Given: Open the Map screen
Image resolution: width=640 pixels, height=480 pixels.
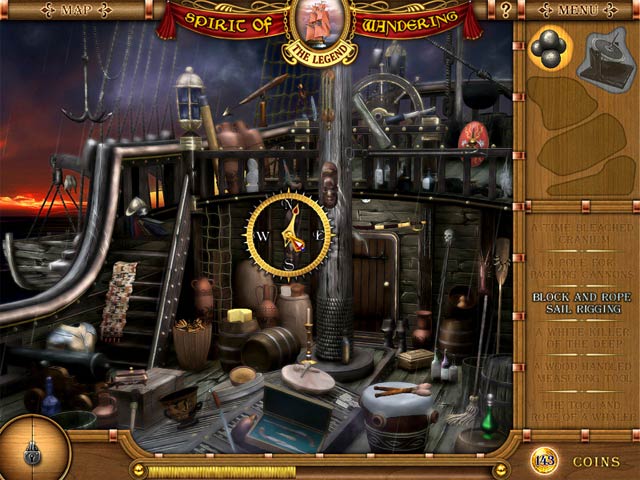Looking at the screenshot, I should click(74, 10).
